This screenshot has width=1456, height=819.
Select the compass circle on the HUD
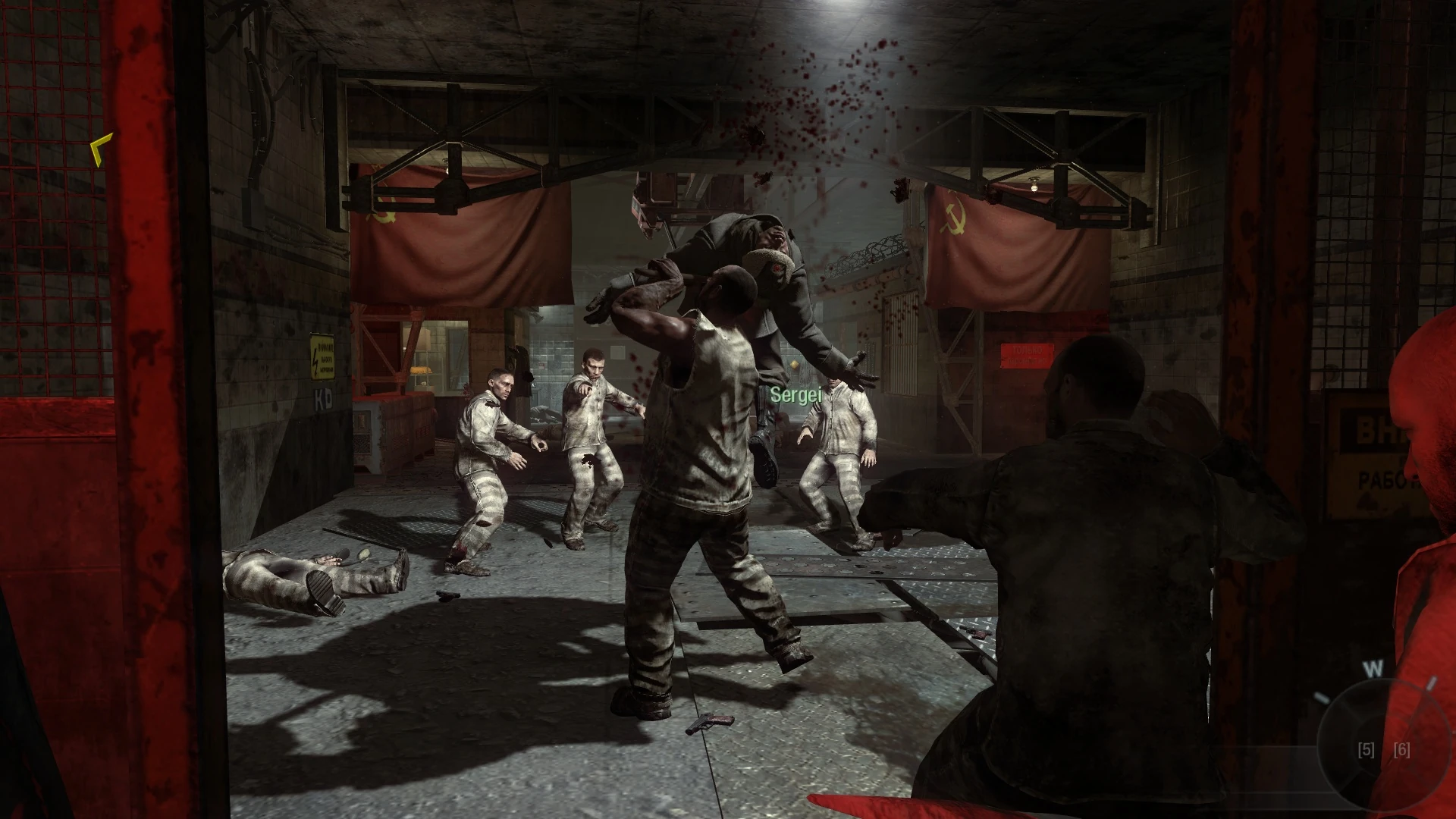click(x=1385, y=745)
